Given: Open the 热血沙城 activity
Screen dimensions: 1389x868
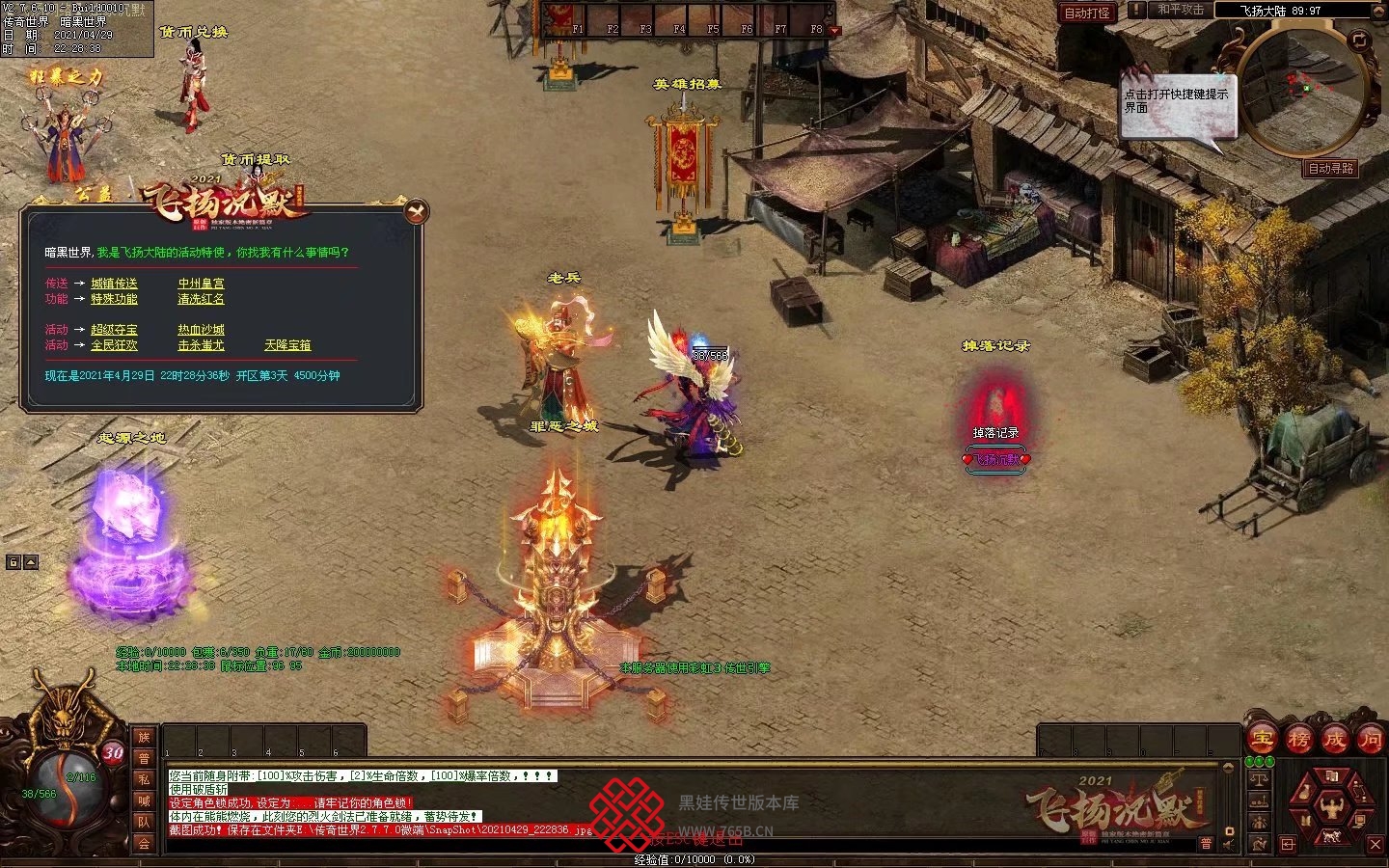Looking at the screenshot, I should [x=201, y=330].
